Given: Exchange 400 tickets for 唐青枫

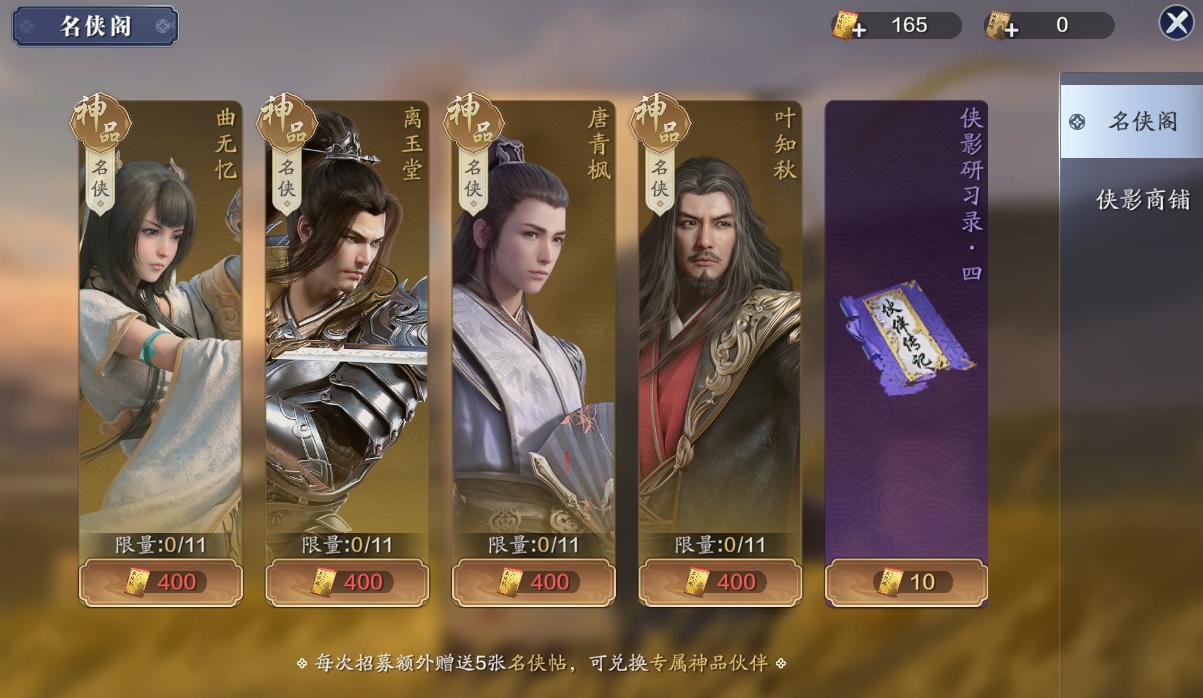Looking at the screenshot, I should coord(533,582).
